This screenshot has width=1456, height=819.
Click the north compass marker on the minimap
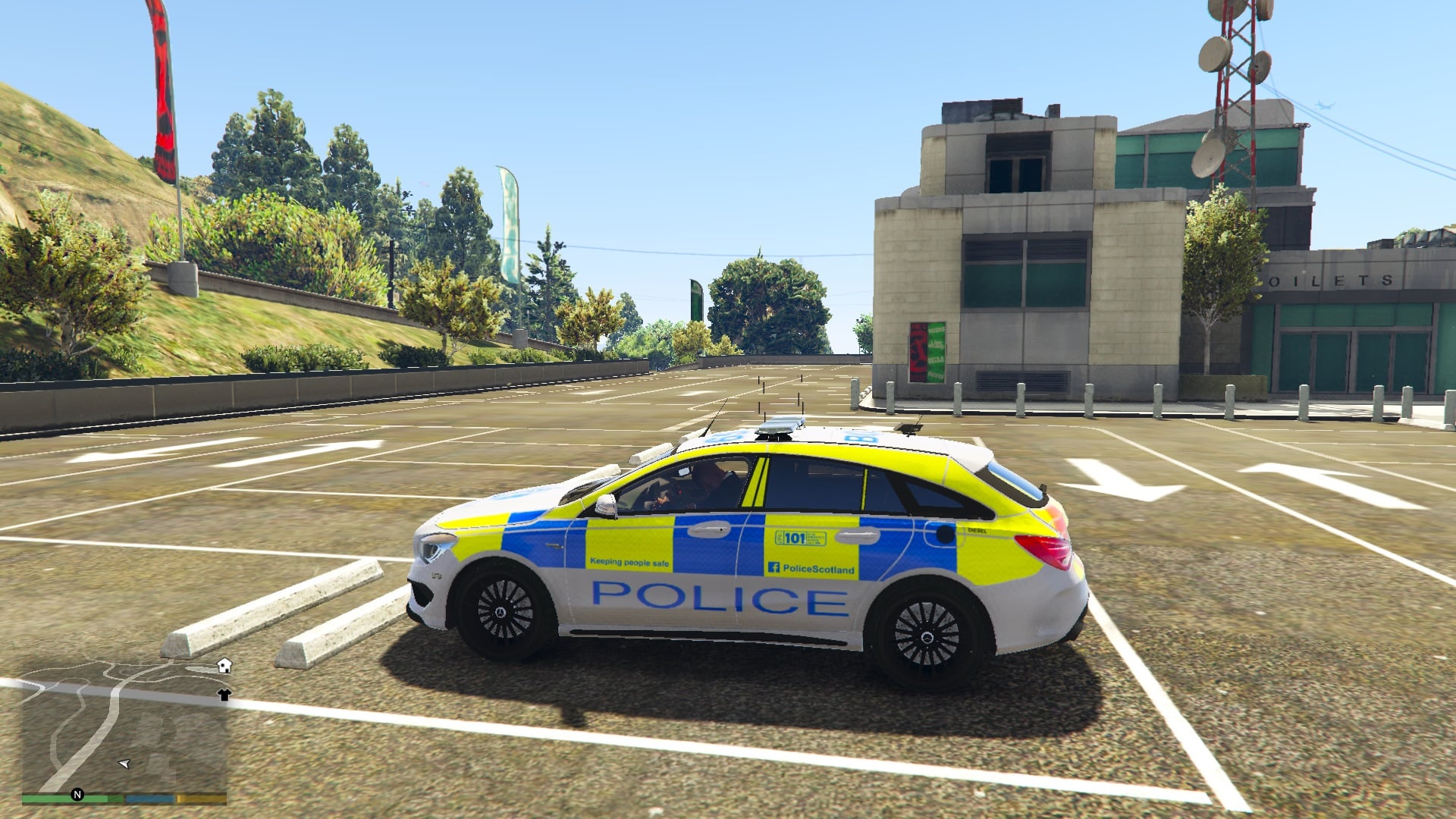(77, 795)
